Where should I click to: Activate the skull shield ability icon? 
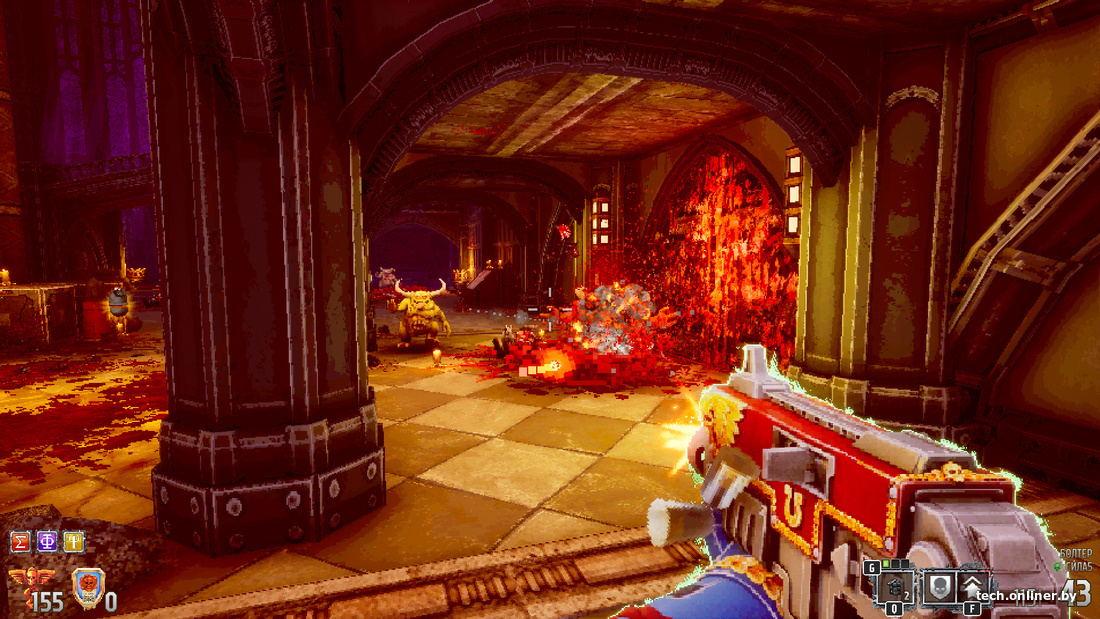[939, 587]
